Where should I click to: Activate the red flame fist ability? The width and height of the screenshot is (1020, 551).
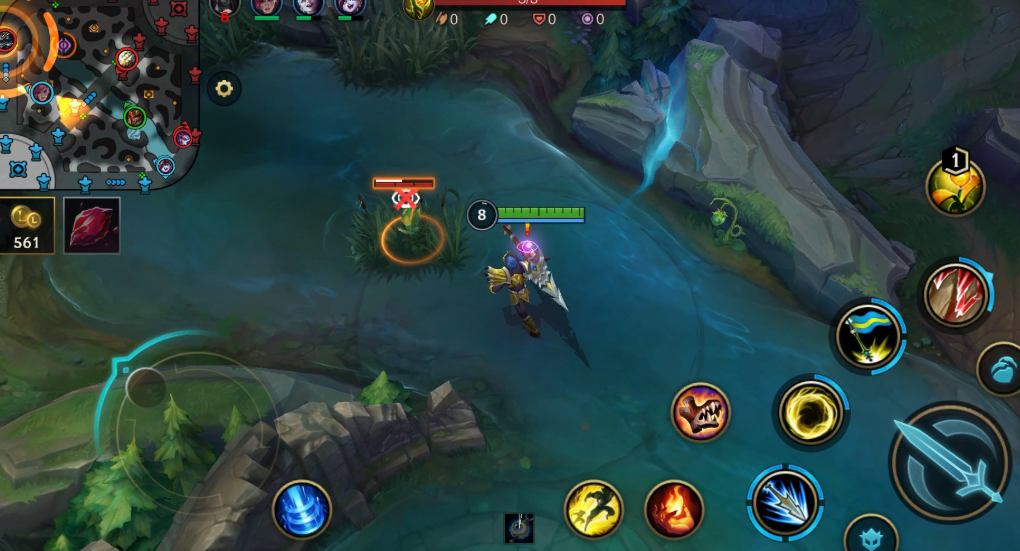[x=674, y=509]
